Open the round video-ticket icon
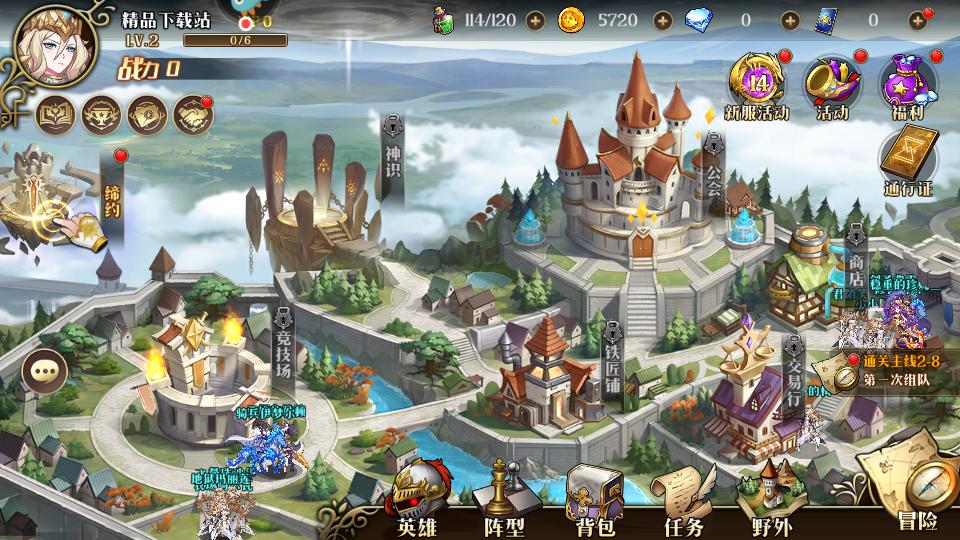The width and height of the screenshot is (960, 540). point(148,116)
